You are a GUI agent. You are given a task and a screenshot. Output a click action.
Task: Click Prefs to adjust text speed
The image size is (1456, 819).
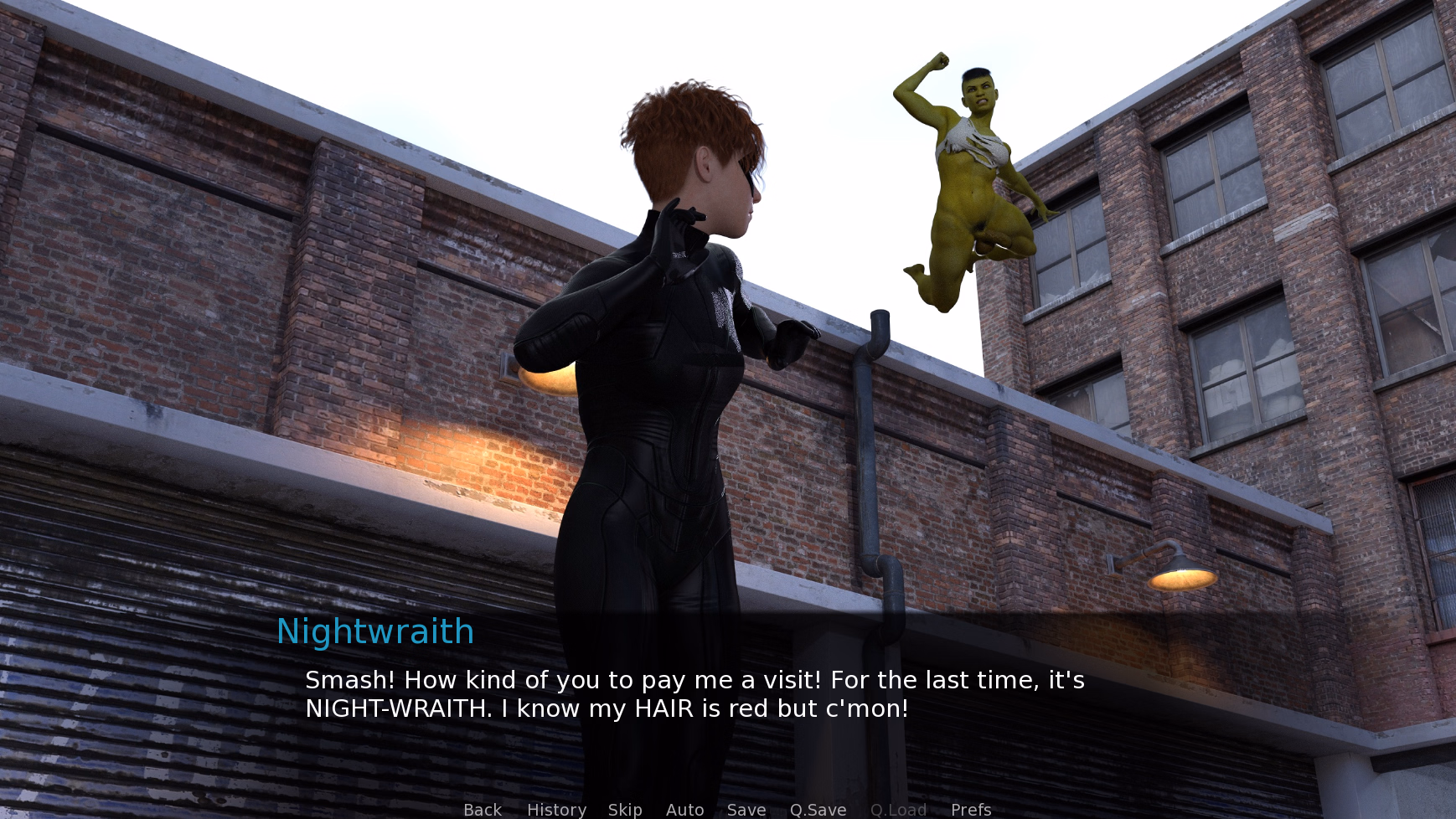[x=970, y=809]
